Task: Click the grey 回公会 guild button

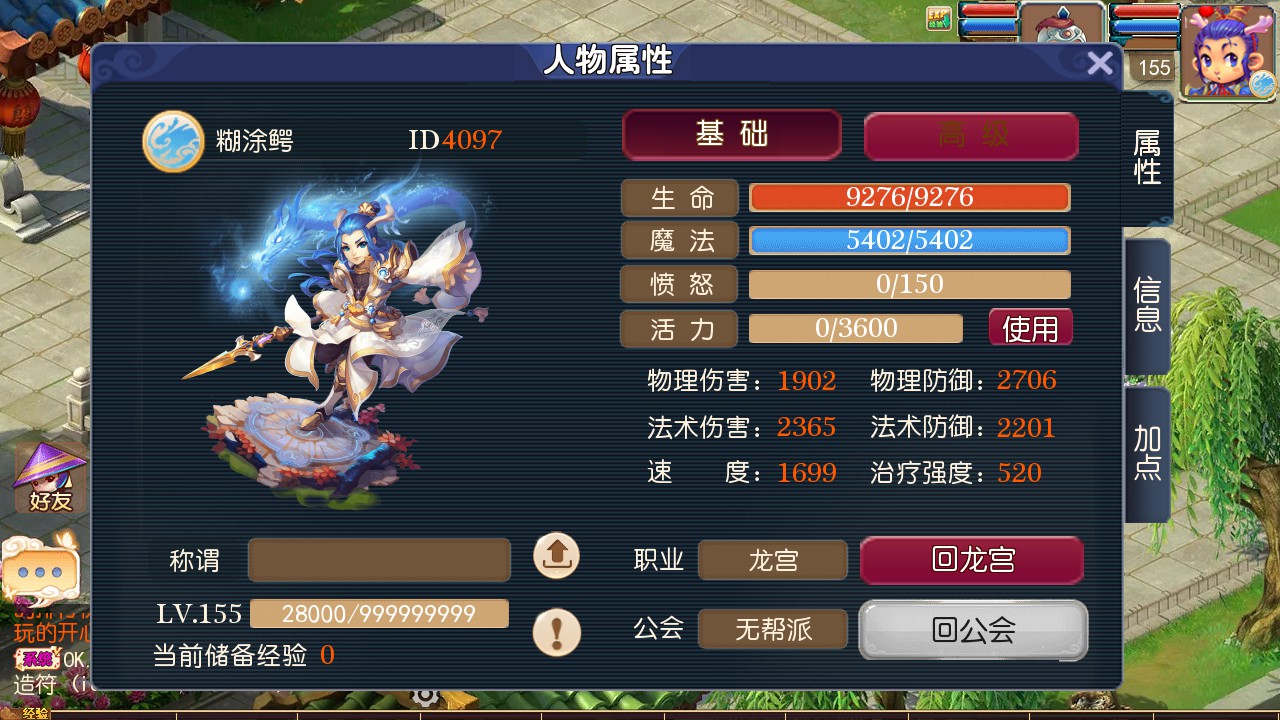Action: 972,630
